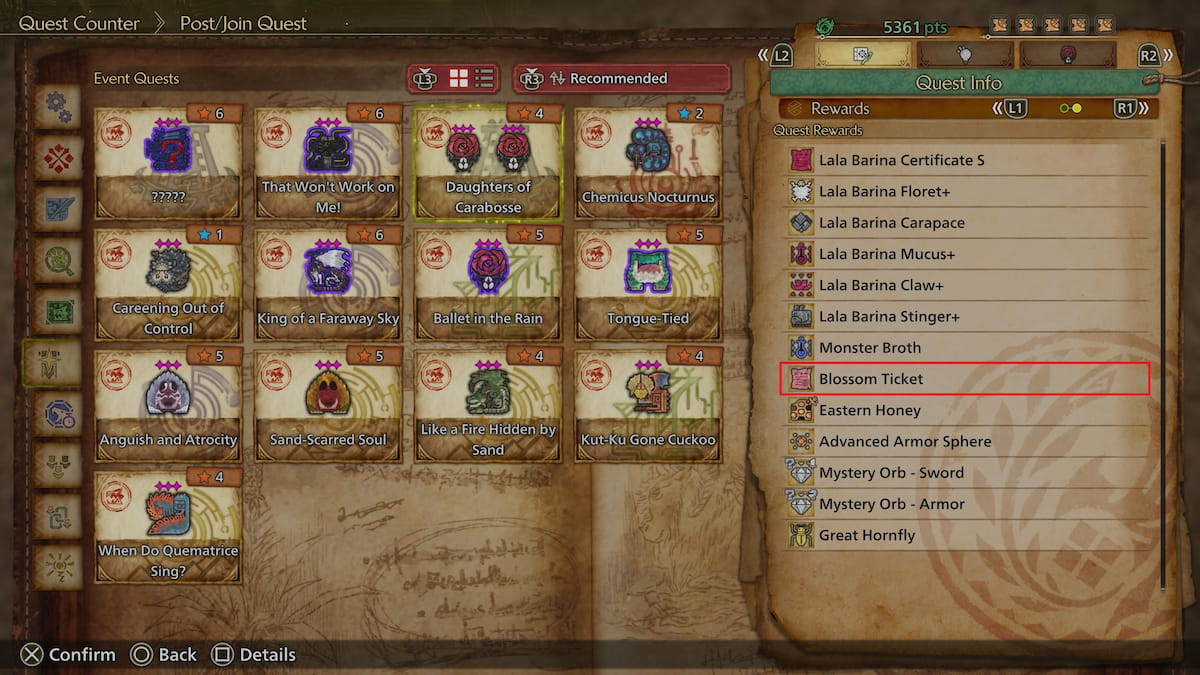Select the Tongue-Tied quest tile

coord(648,284)
